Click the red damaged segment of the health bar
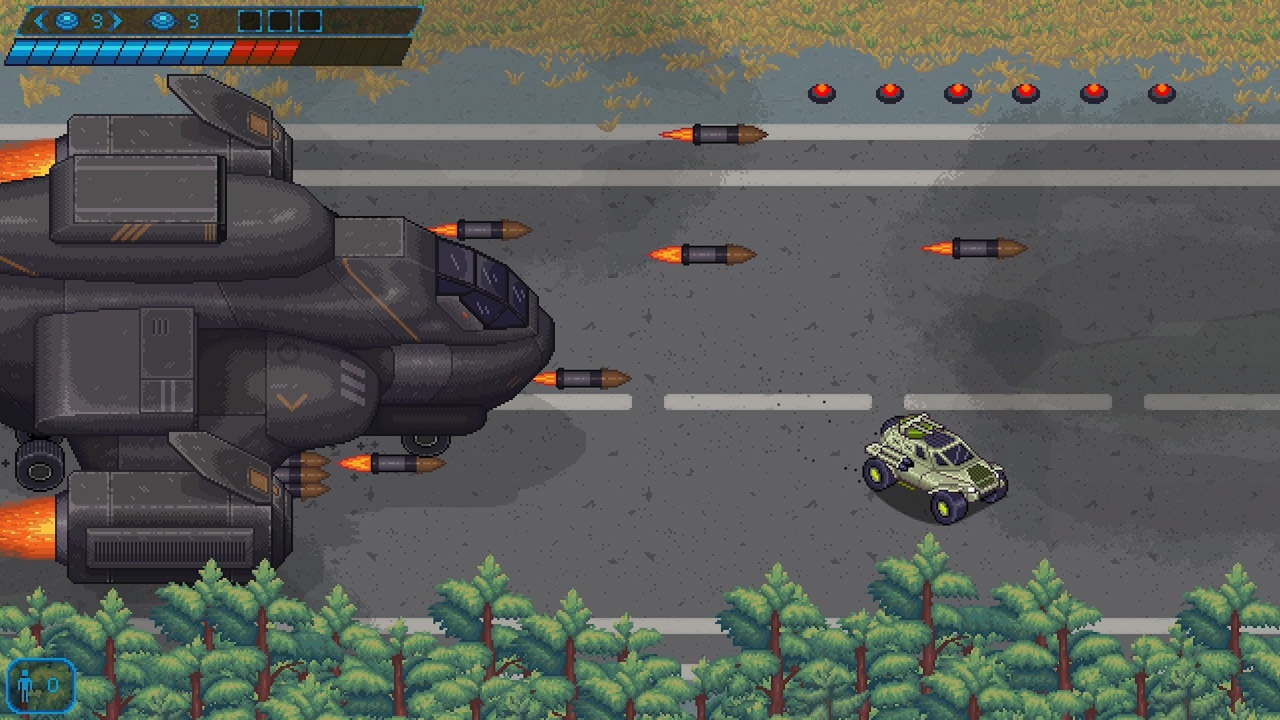 point(265,49)
